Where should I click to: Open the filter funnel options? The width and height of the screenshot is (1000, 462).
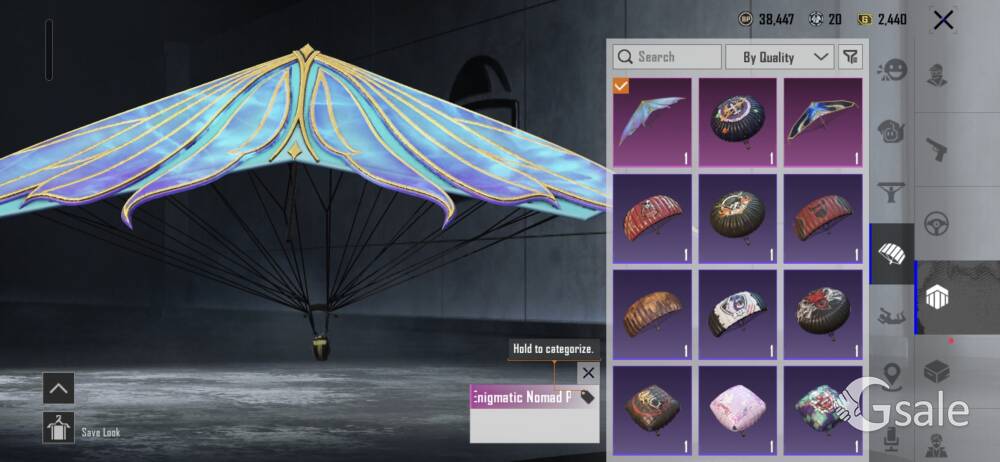pyautogui.click(x=850, y=57)
